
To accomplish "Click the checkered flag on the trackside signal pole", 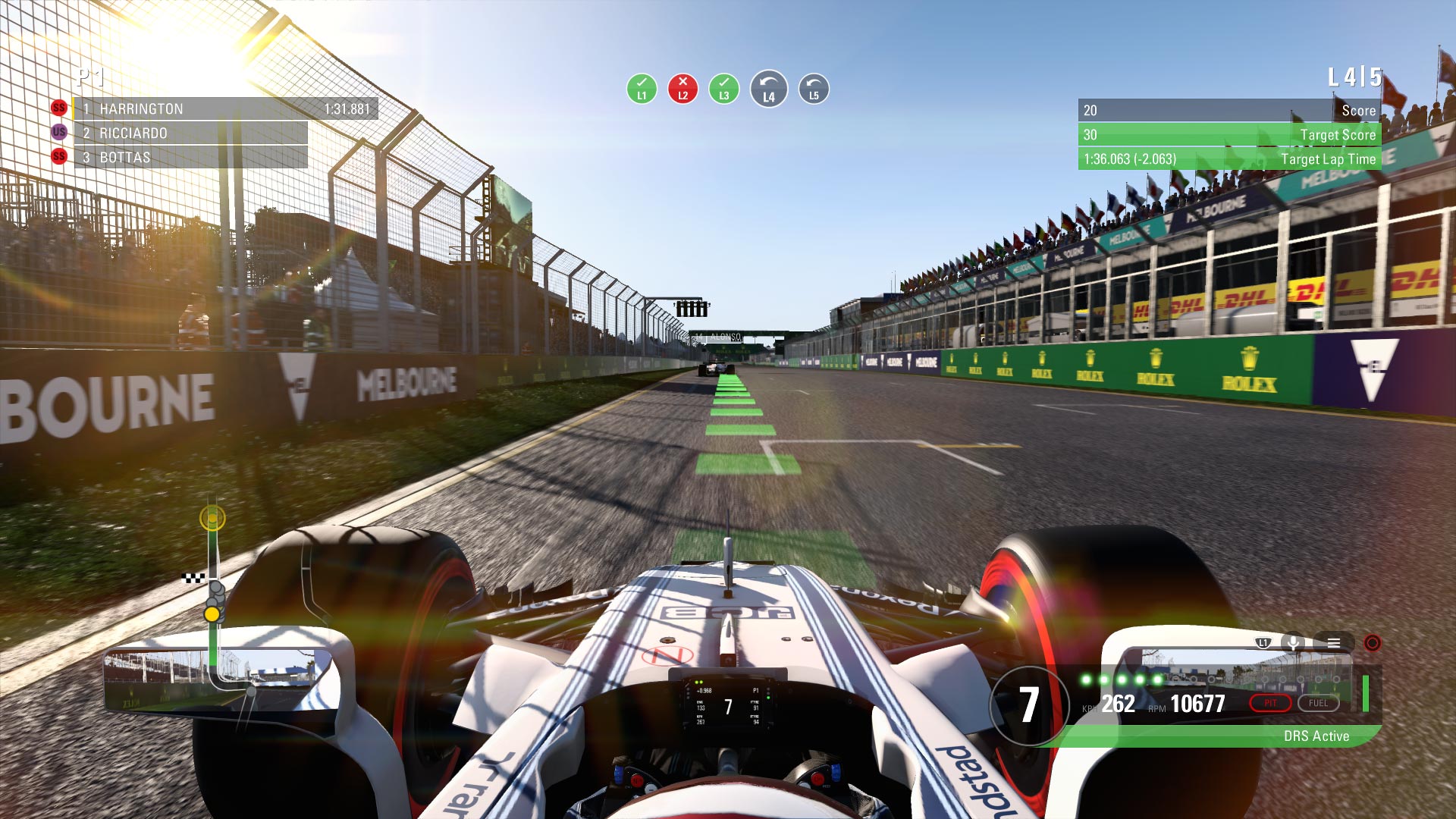I will (193, 577).
